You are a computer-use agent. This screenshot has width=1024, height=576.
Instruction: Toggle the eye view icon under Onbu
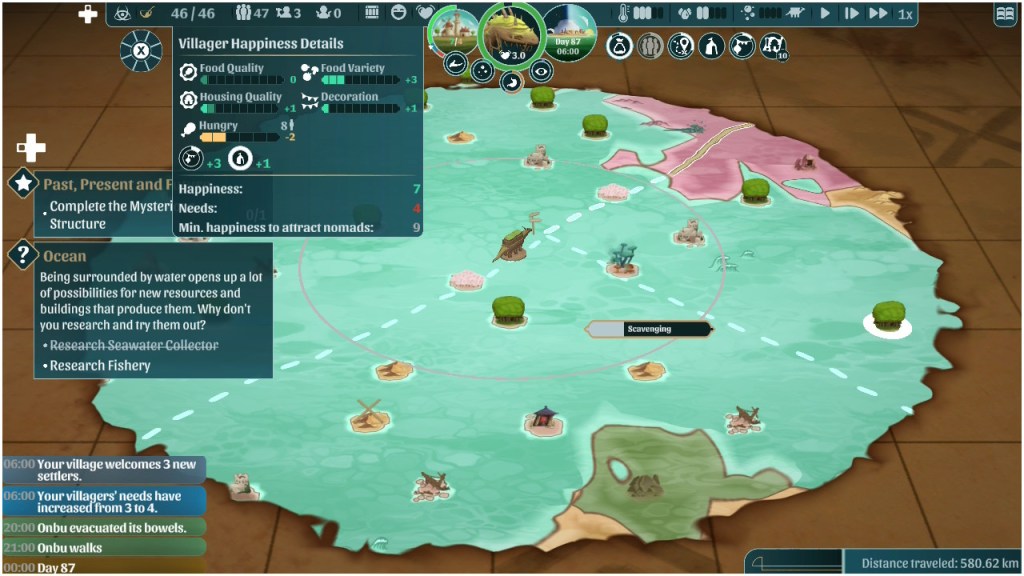tap(540, 70)
